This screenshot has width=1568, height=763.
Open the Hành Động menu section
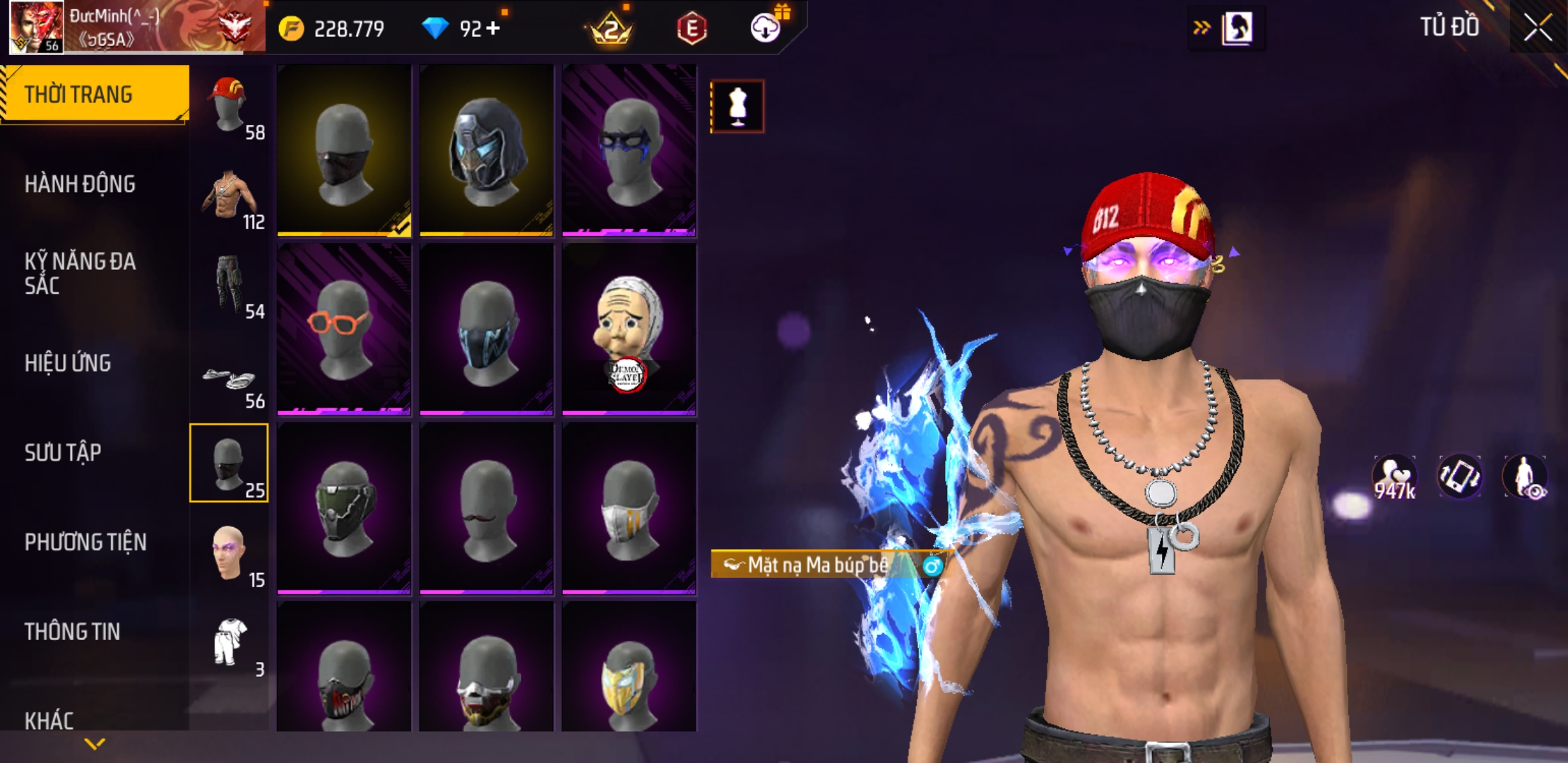(80, 184)
